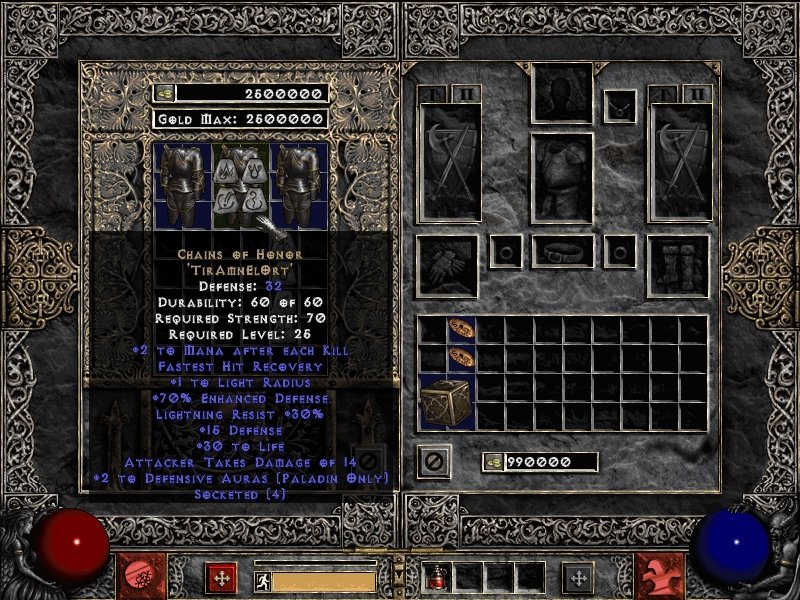Select the ring slot next to the gloves
This screenshot has width=800, height=600.
tap(503, 251)
